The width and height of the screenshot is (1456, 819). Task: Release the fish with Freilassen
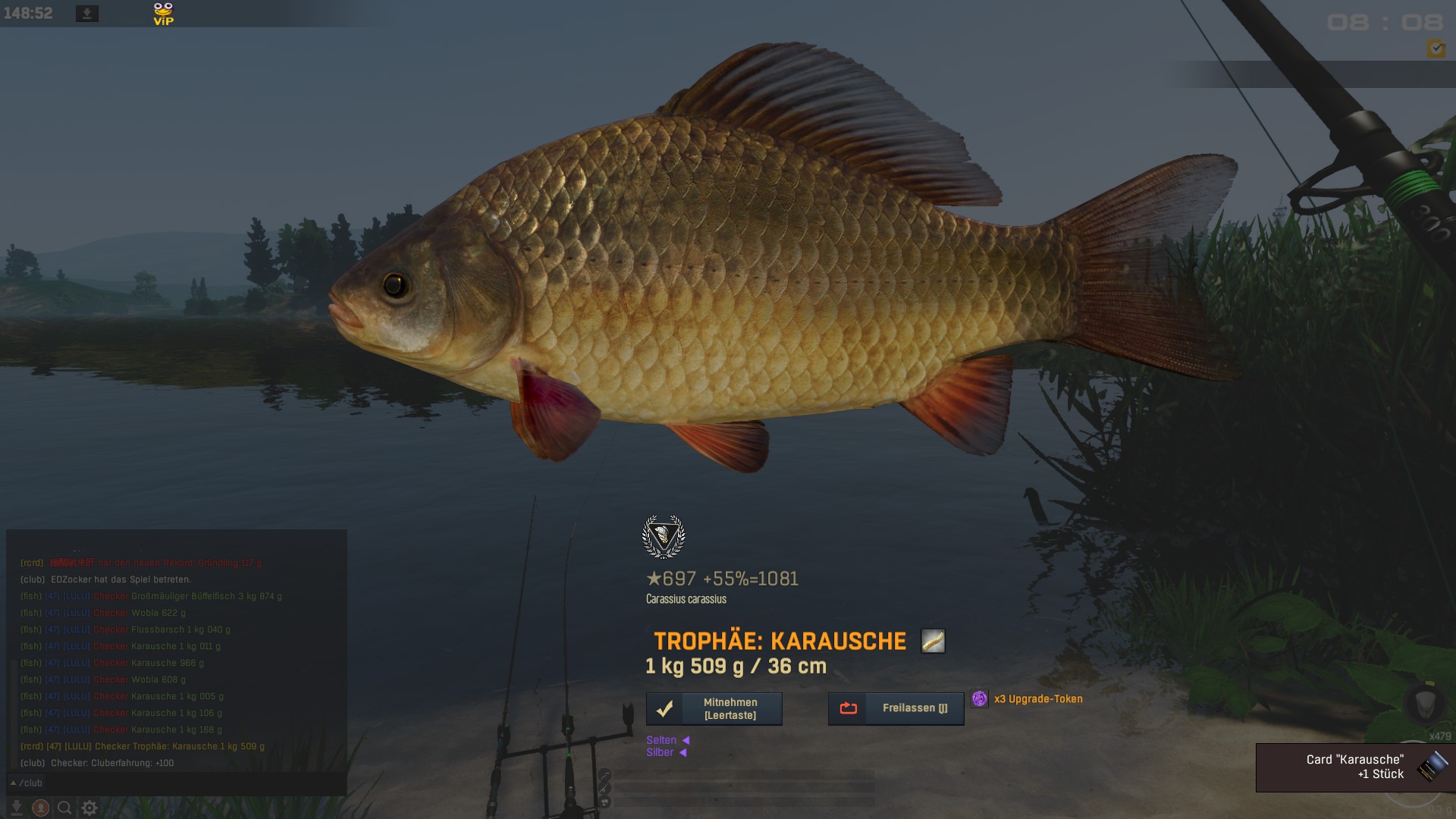click(896, 708)
